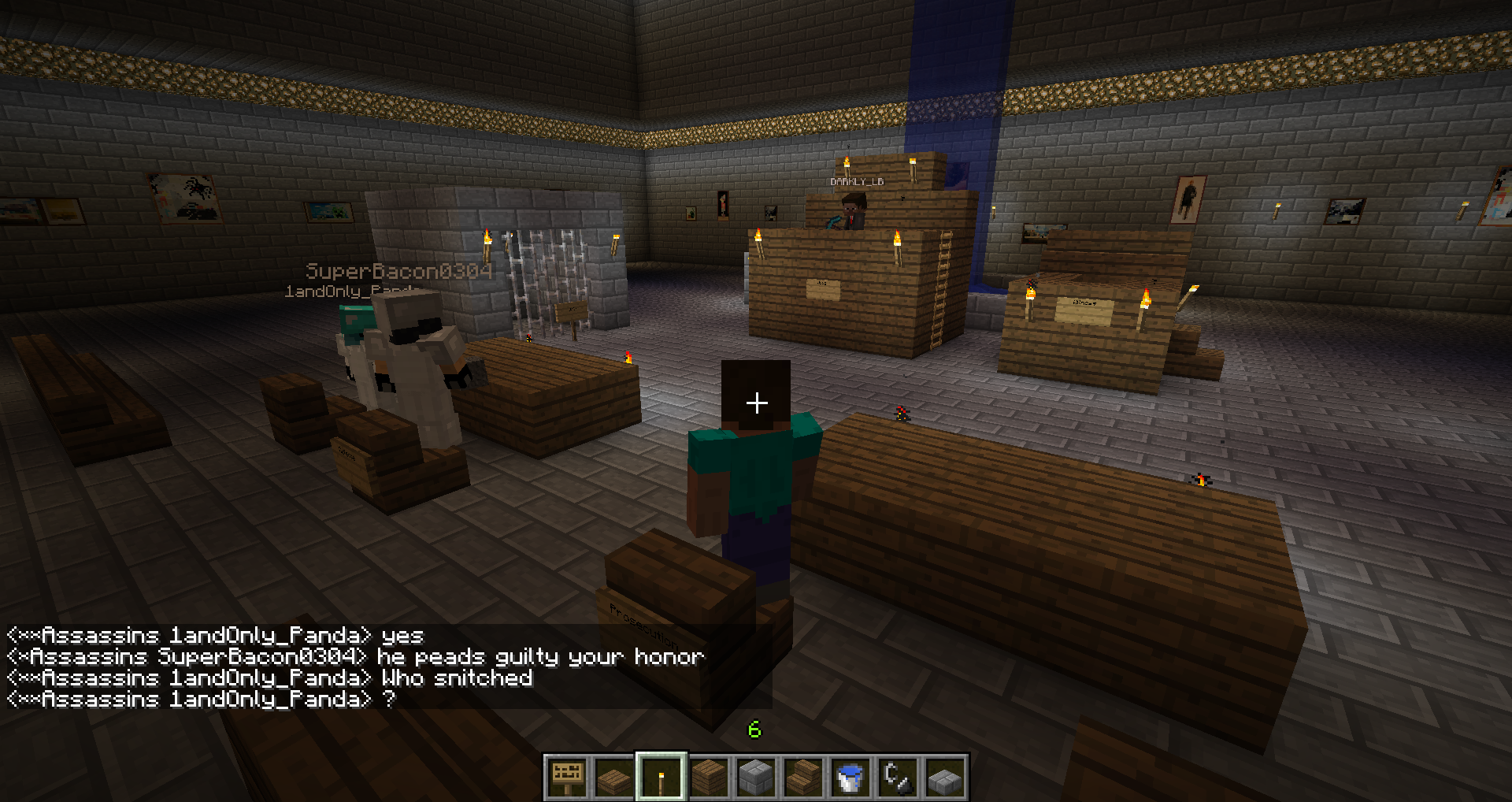Select the sign in the hotbar

tap(567, 777)
